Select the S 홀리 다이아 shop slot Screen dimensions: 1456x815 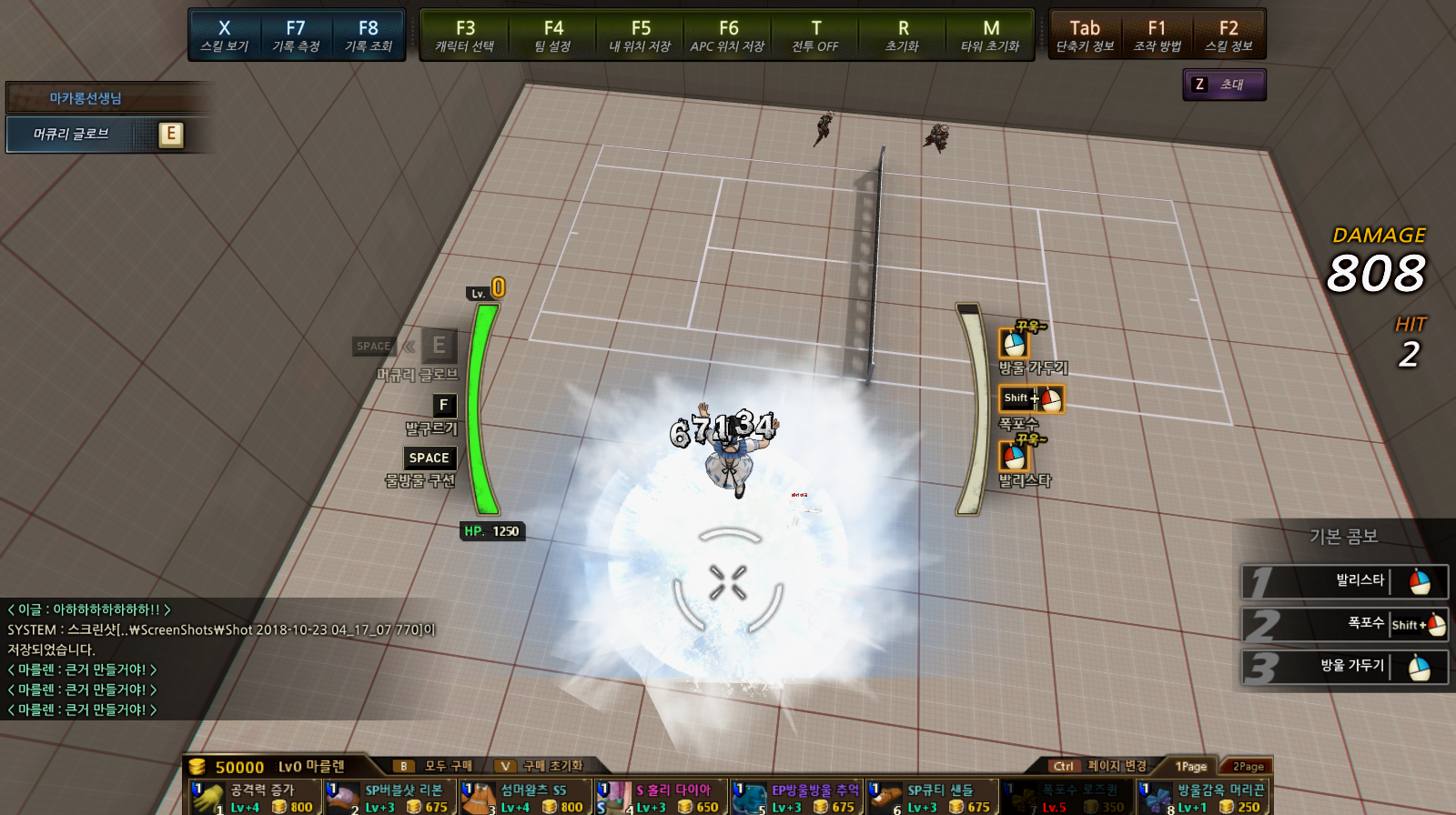coord(662,798)
